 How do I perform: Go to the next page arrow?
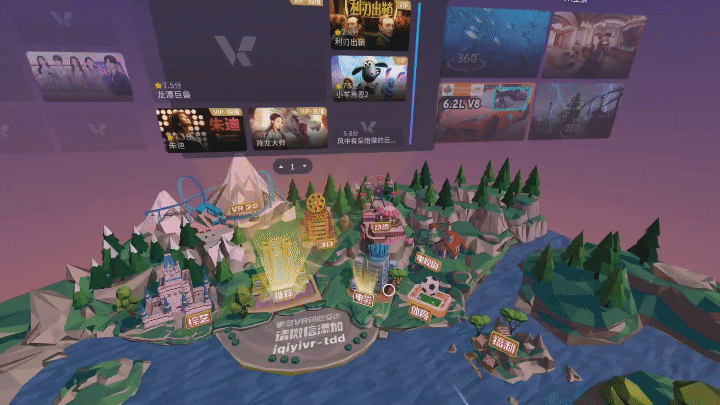tap(303, 166)
